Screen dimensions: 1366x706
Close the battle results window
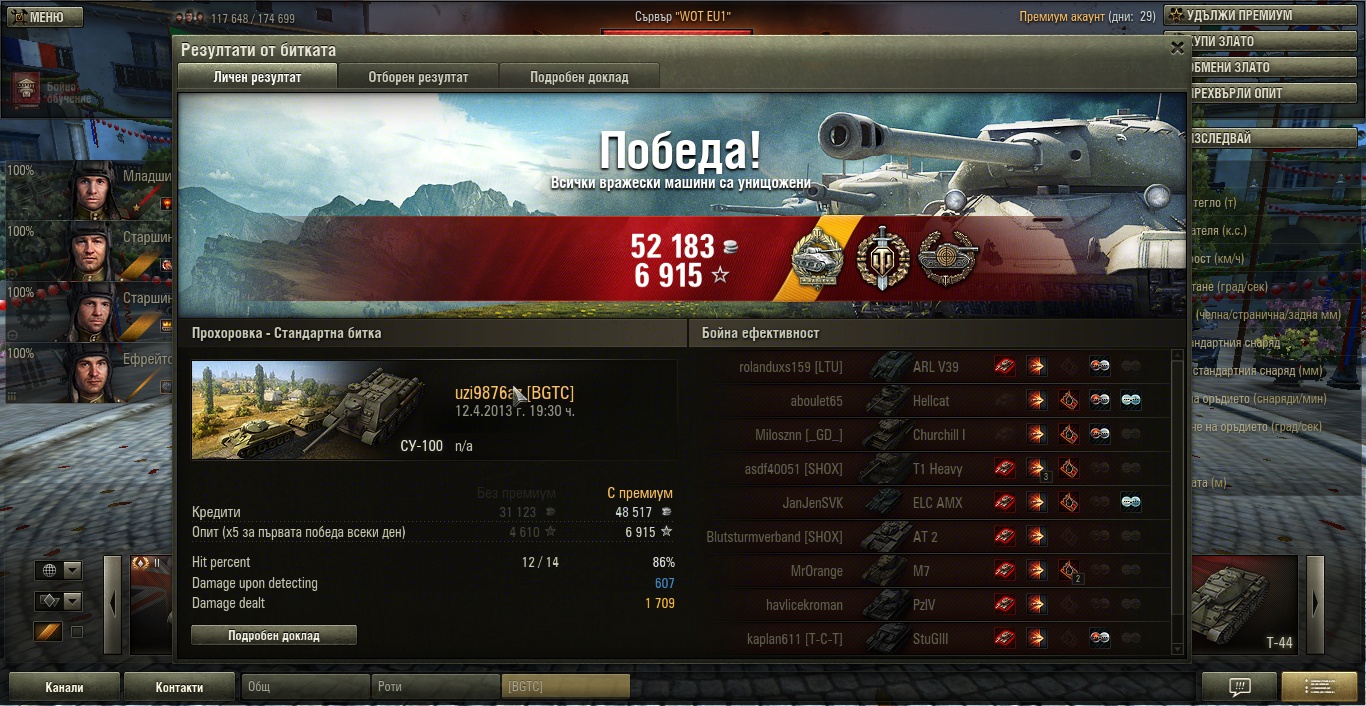1176,48
